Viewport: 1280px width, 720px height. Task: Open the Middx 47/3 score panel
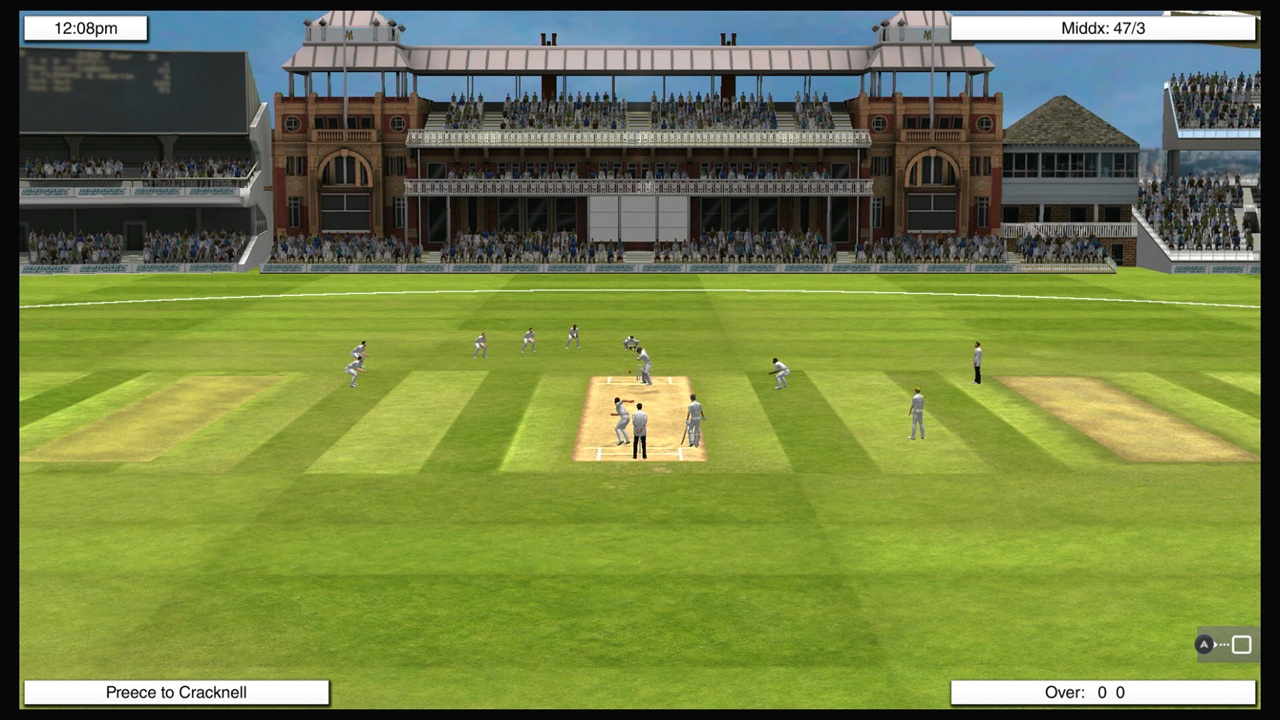1102,28
